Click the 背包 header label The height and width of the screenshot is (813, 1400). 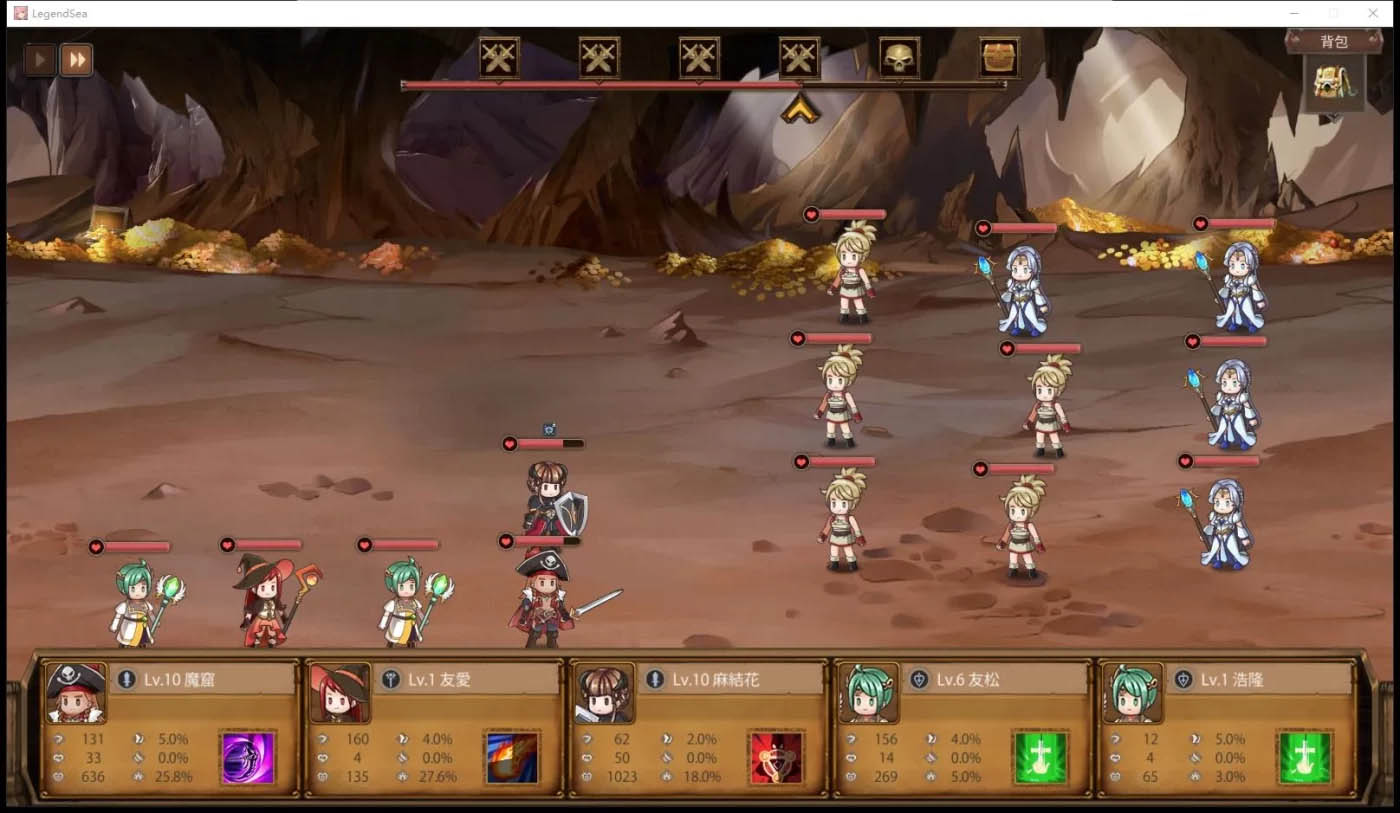(x=1337, y=41)
